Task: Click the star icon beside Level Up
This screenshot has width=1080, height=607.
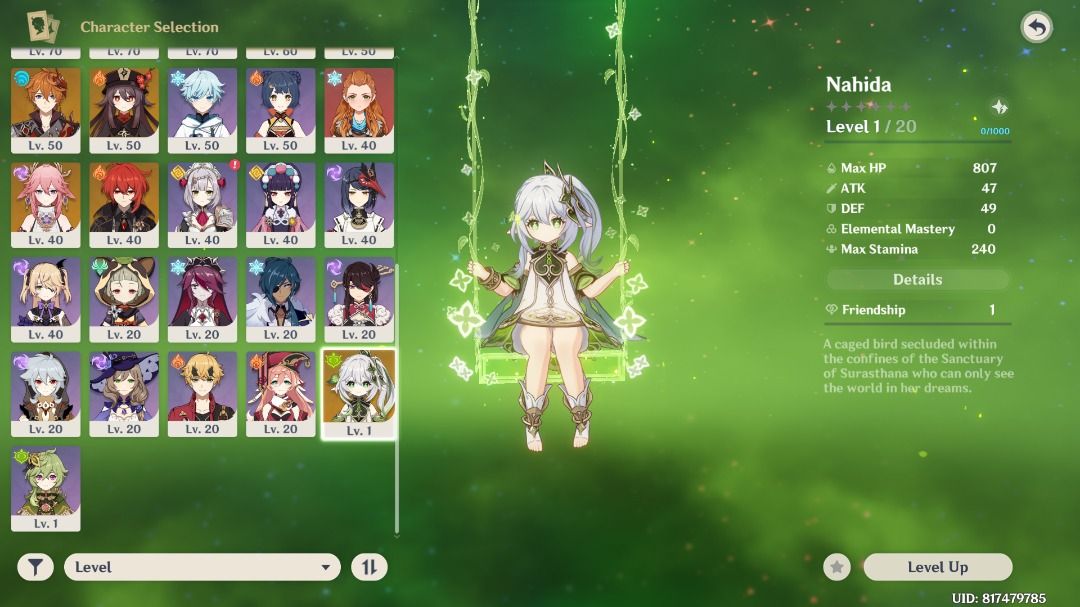Action: point(837,567)
